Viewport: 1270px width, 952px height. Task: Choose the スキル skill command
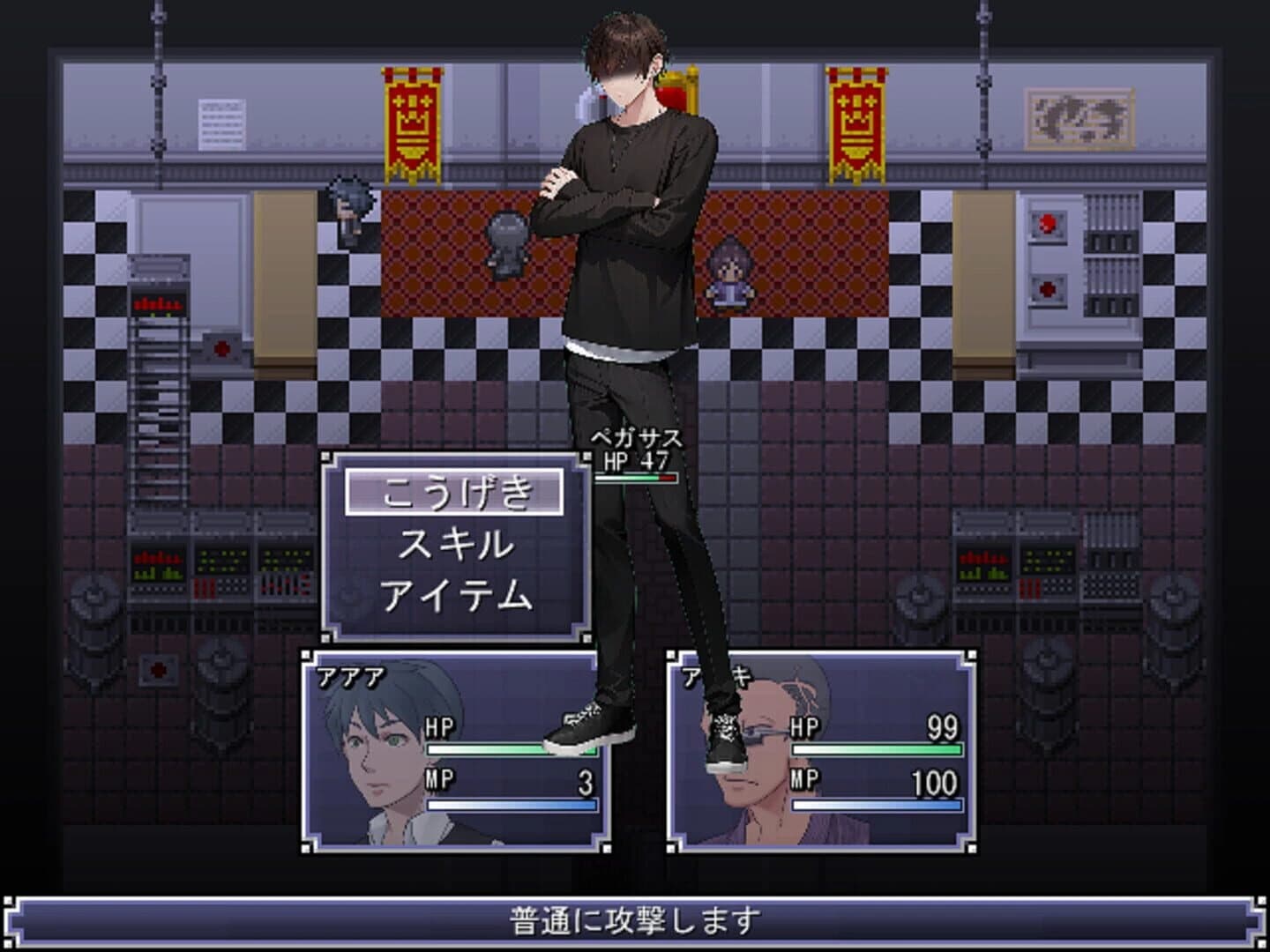click(x=454, y=544)
